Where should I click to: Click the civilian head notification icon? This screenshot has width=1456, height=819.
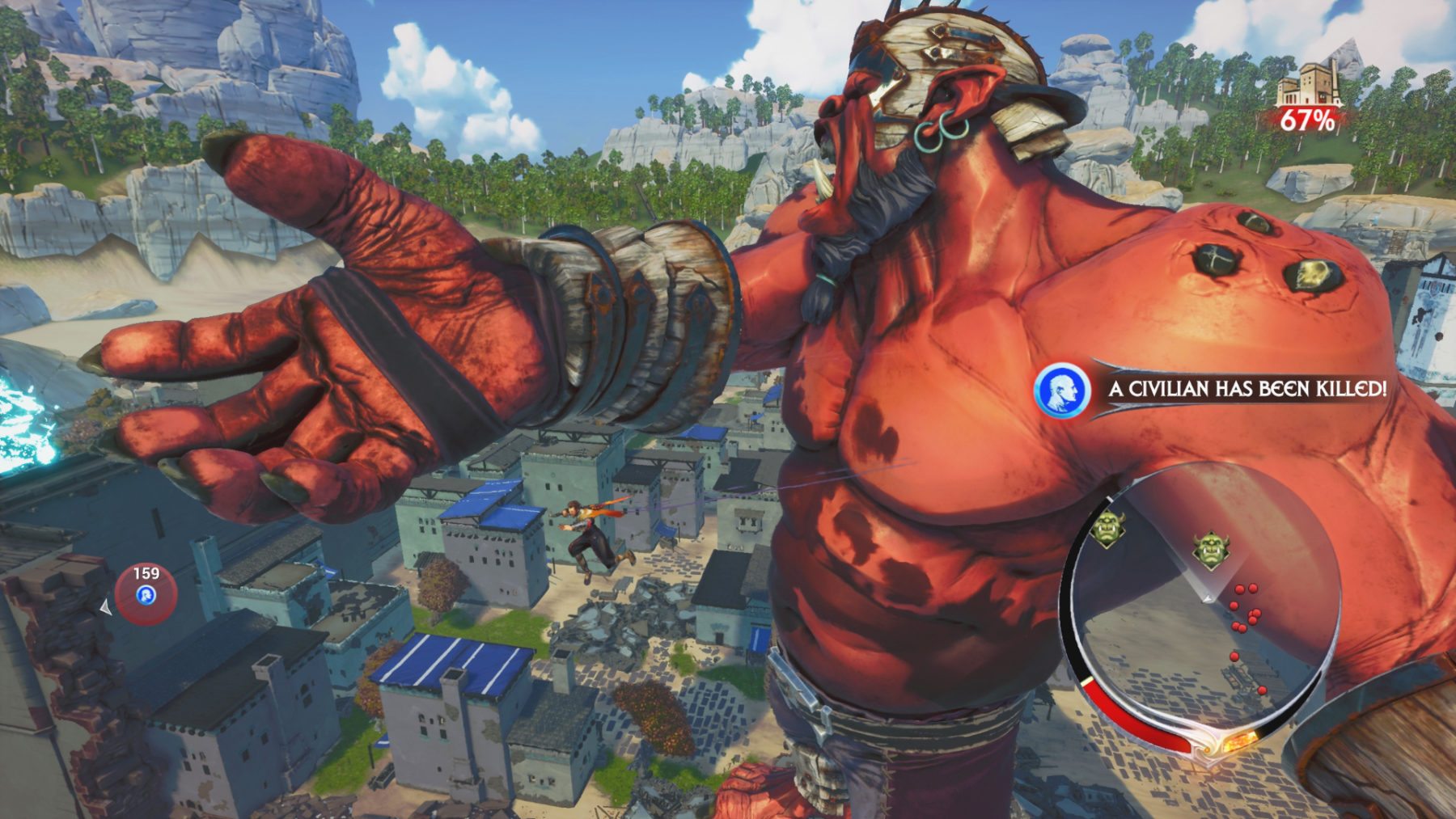click(x=1061, y=390)
